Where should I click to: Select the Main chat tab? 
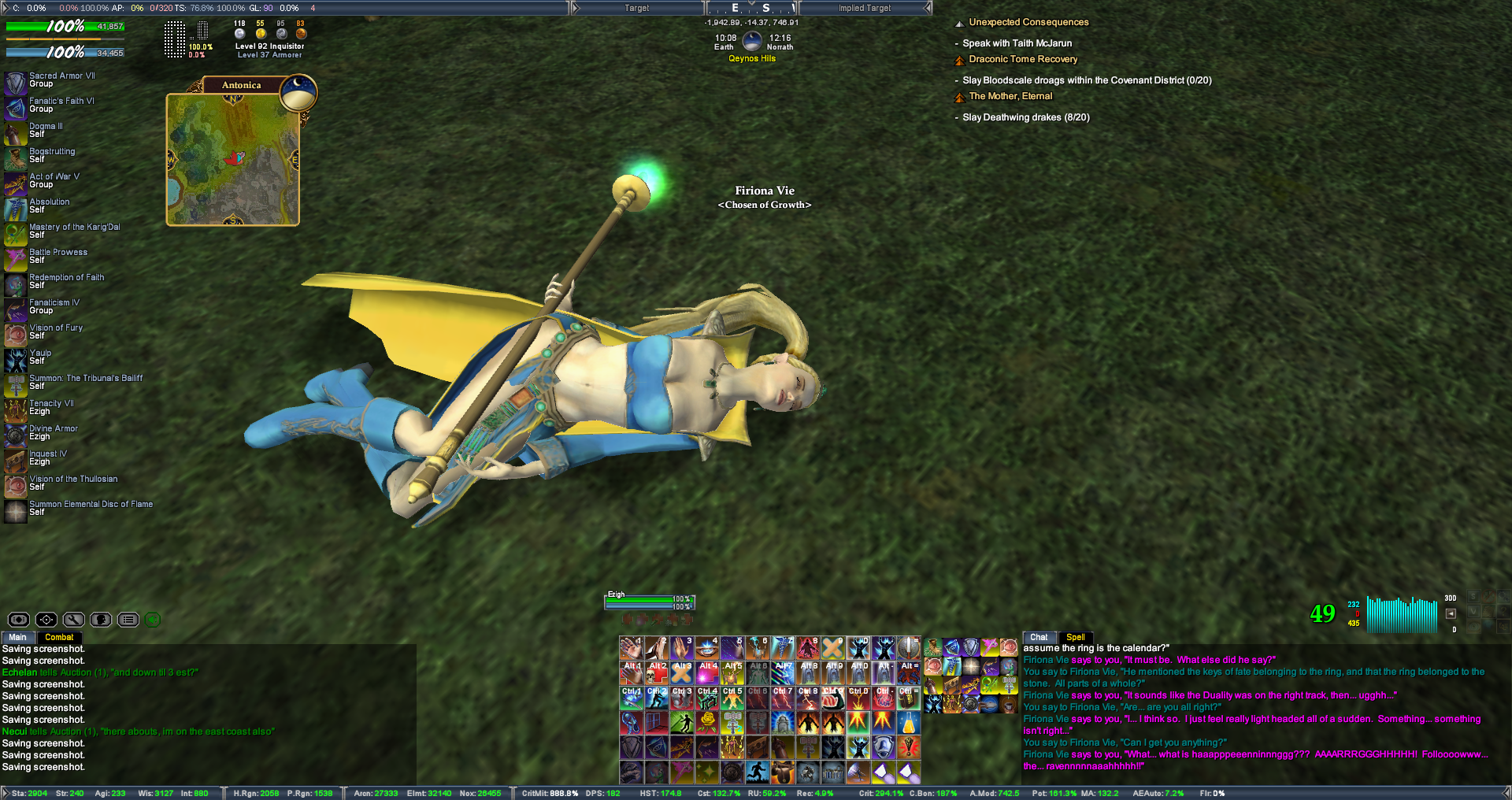tap(17, 637)
